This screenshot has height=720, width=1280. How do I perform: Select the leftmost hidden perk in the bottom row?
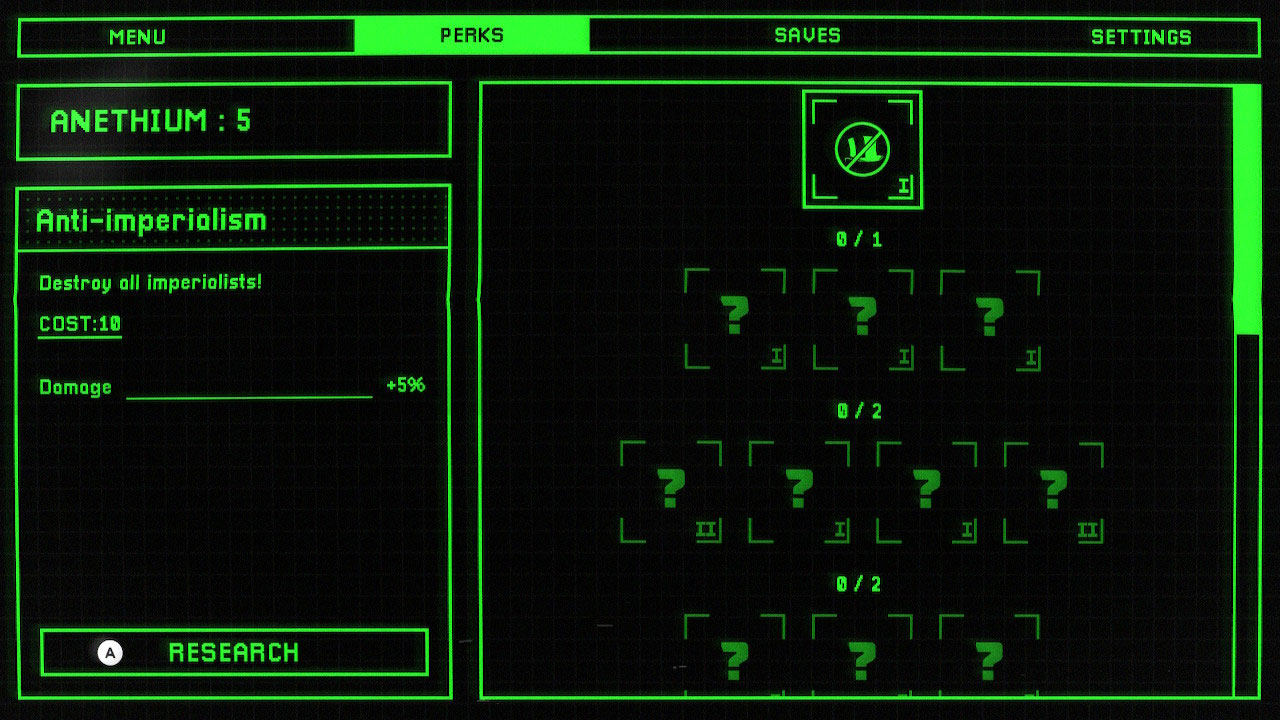click(736, 660)
